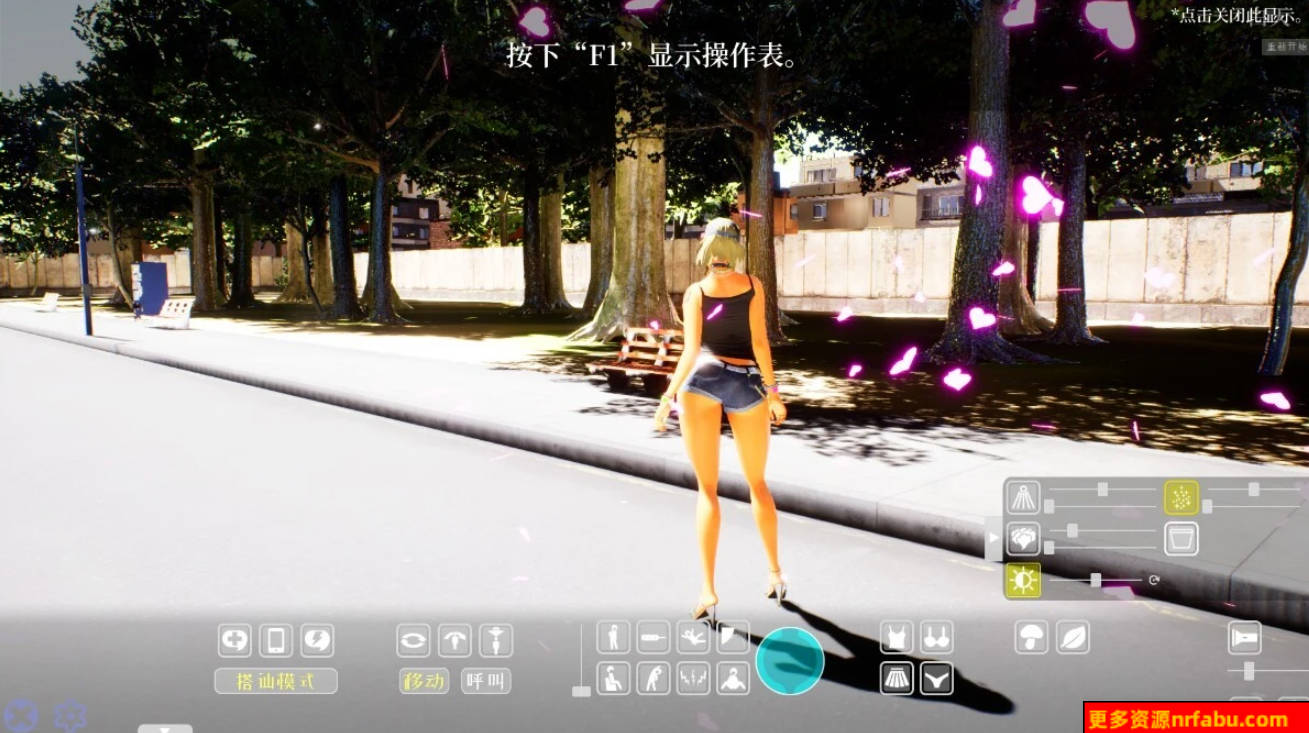Viewport: 1309px width, 733px height.
Task: Select the 移动 mode tab
Action: click(x=424, y=679)
